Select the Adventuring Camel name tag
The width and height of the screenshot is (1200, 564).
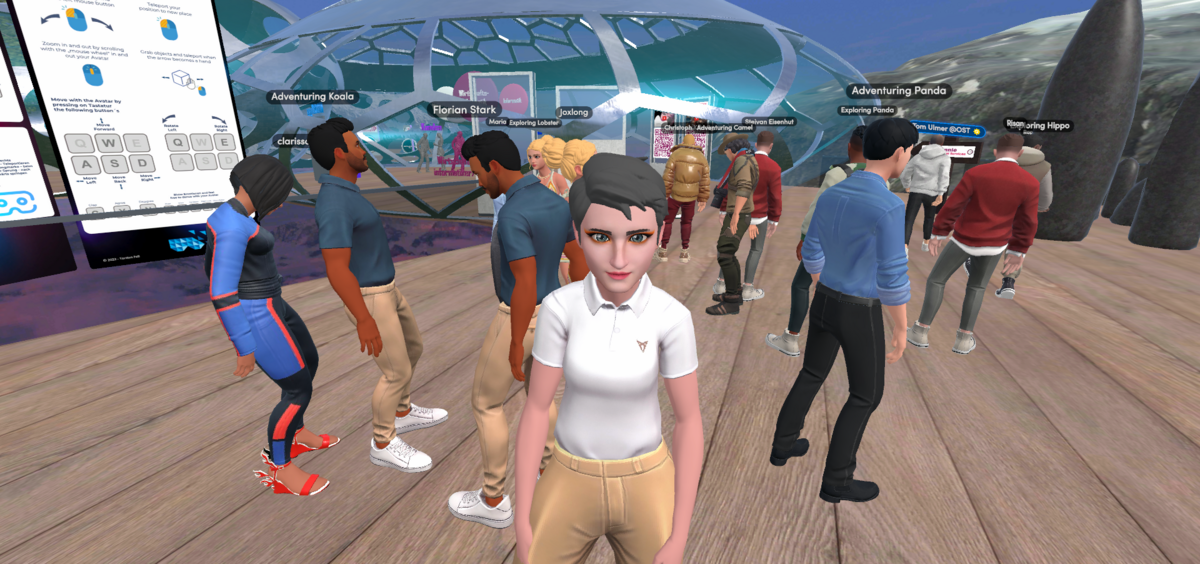pos(724,128)
